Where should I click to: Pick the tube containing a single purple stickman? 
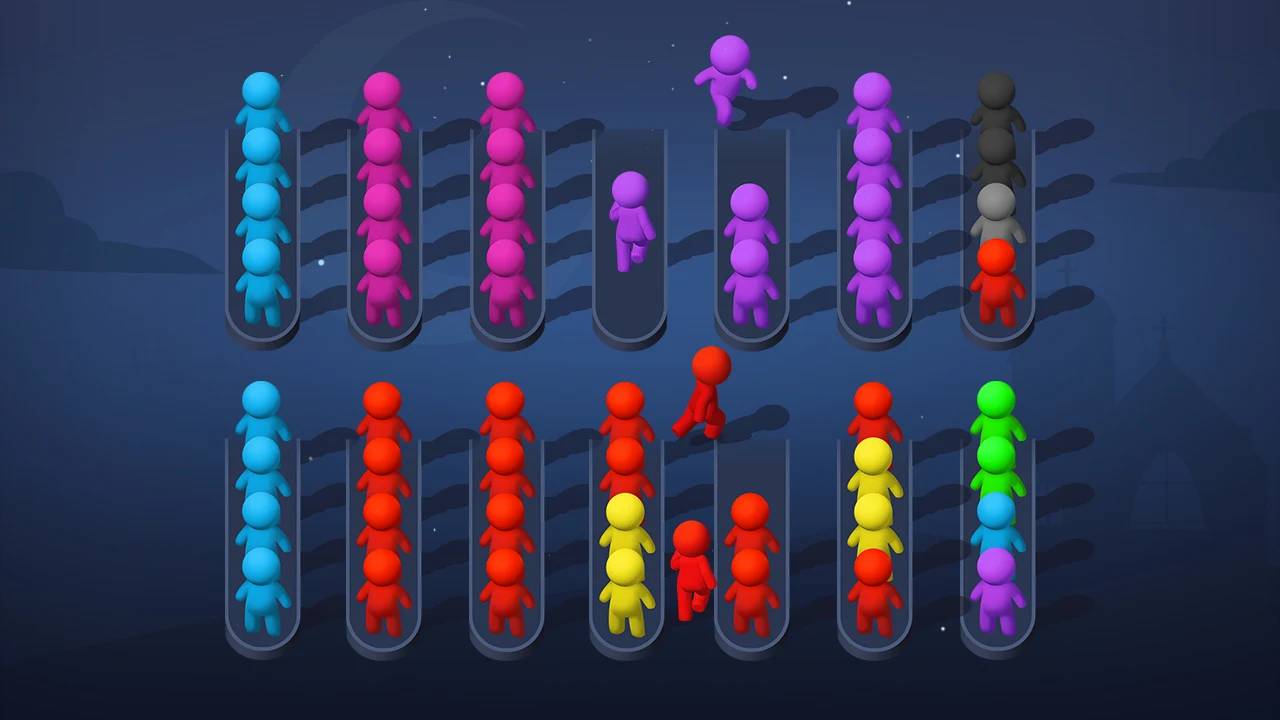click(x=629, y=240)
